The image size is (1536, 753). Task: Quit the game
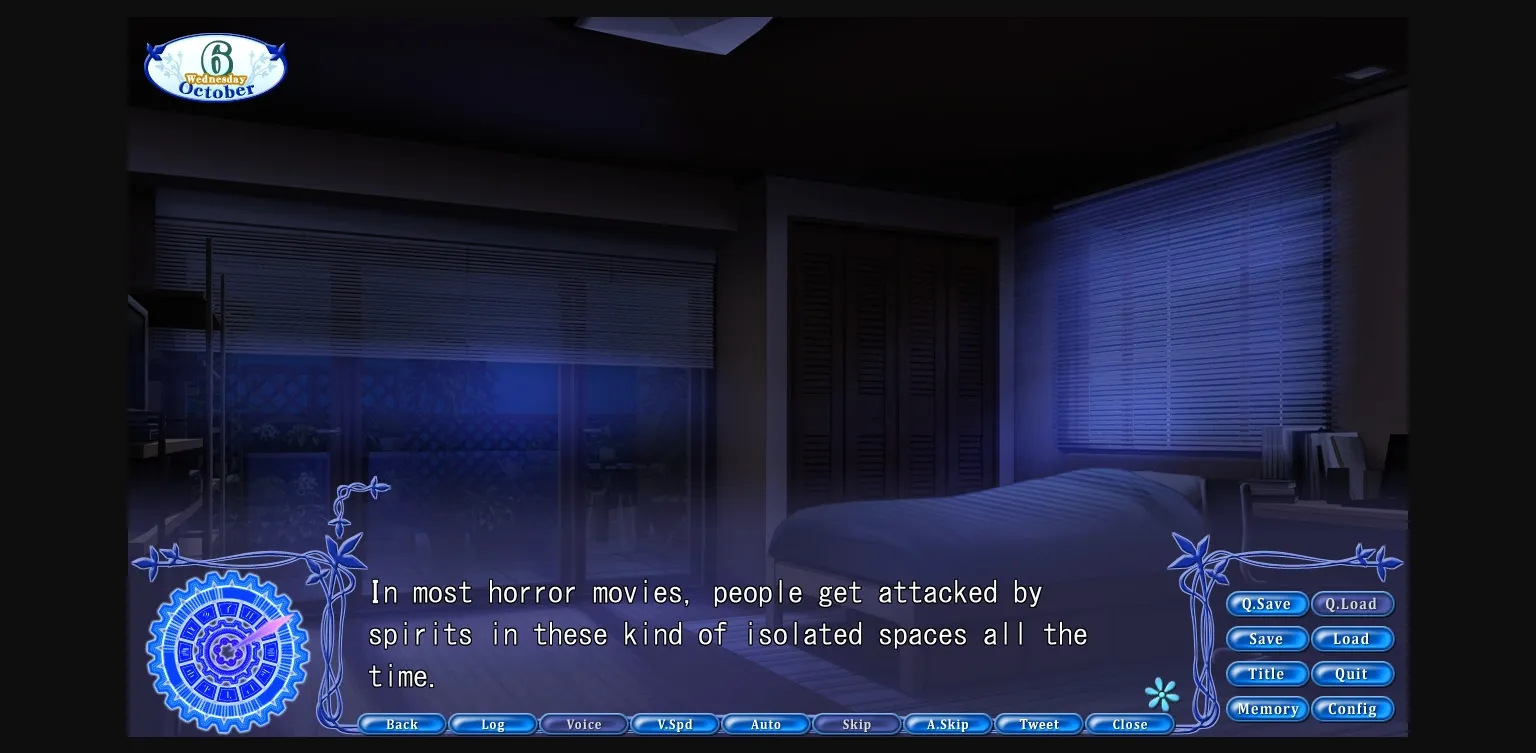(x=1353, y=674)
